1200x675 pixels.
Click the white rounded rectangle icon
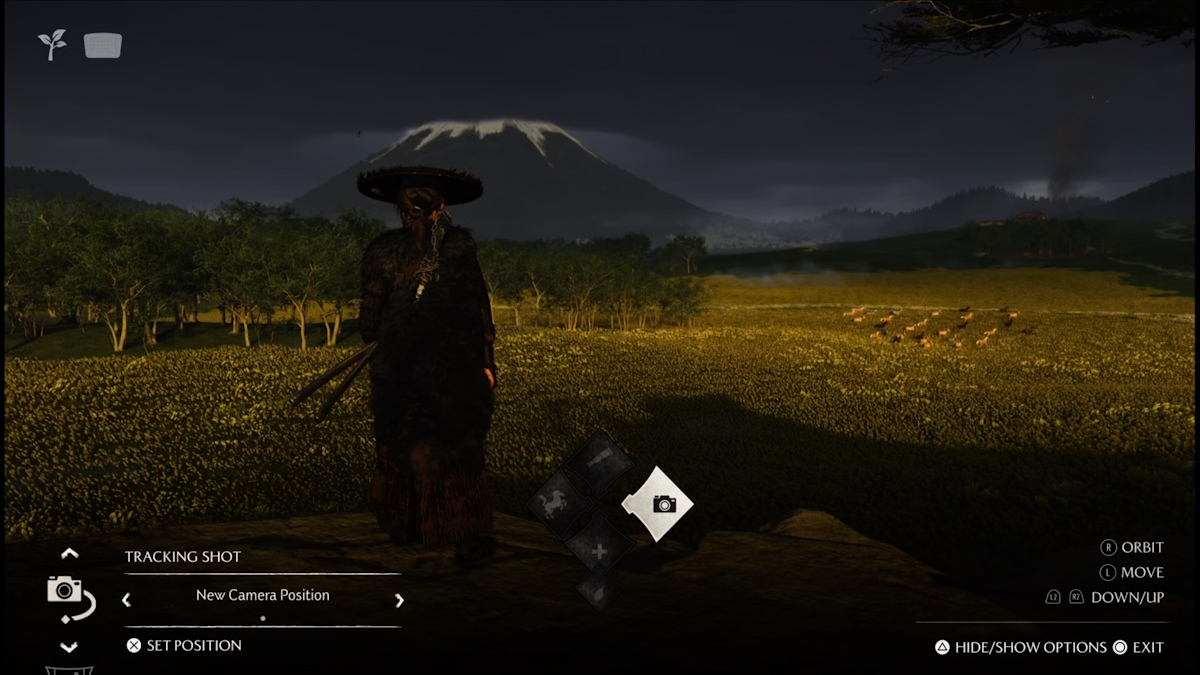pyautogui.click(x=103, y=45)
